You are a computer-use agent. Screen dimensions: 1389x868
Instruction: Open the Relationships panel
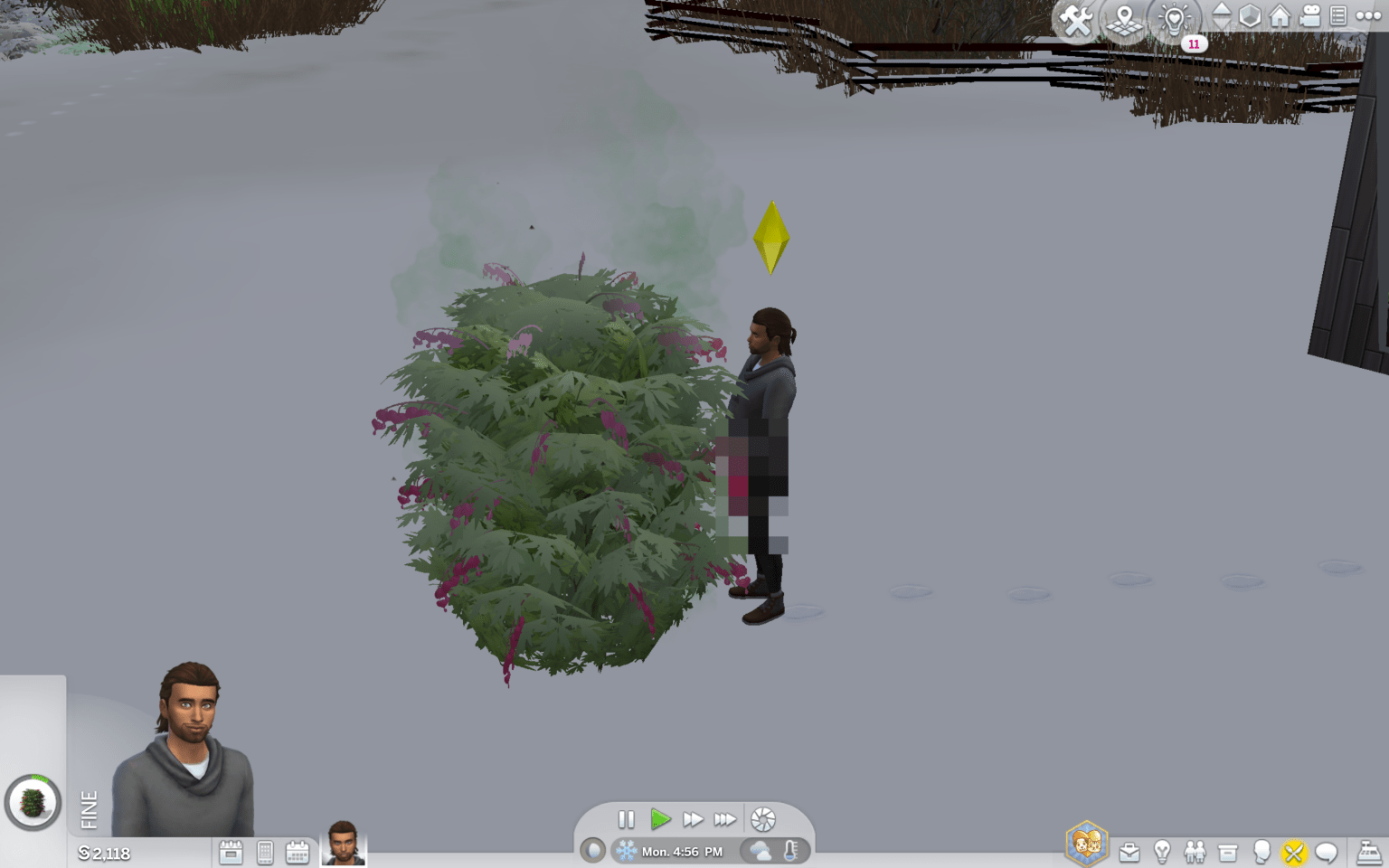click(x=1195, y=852)
